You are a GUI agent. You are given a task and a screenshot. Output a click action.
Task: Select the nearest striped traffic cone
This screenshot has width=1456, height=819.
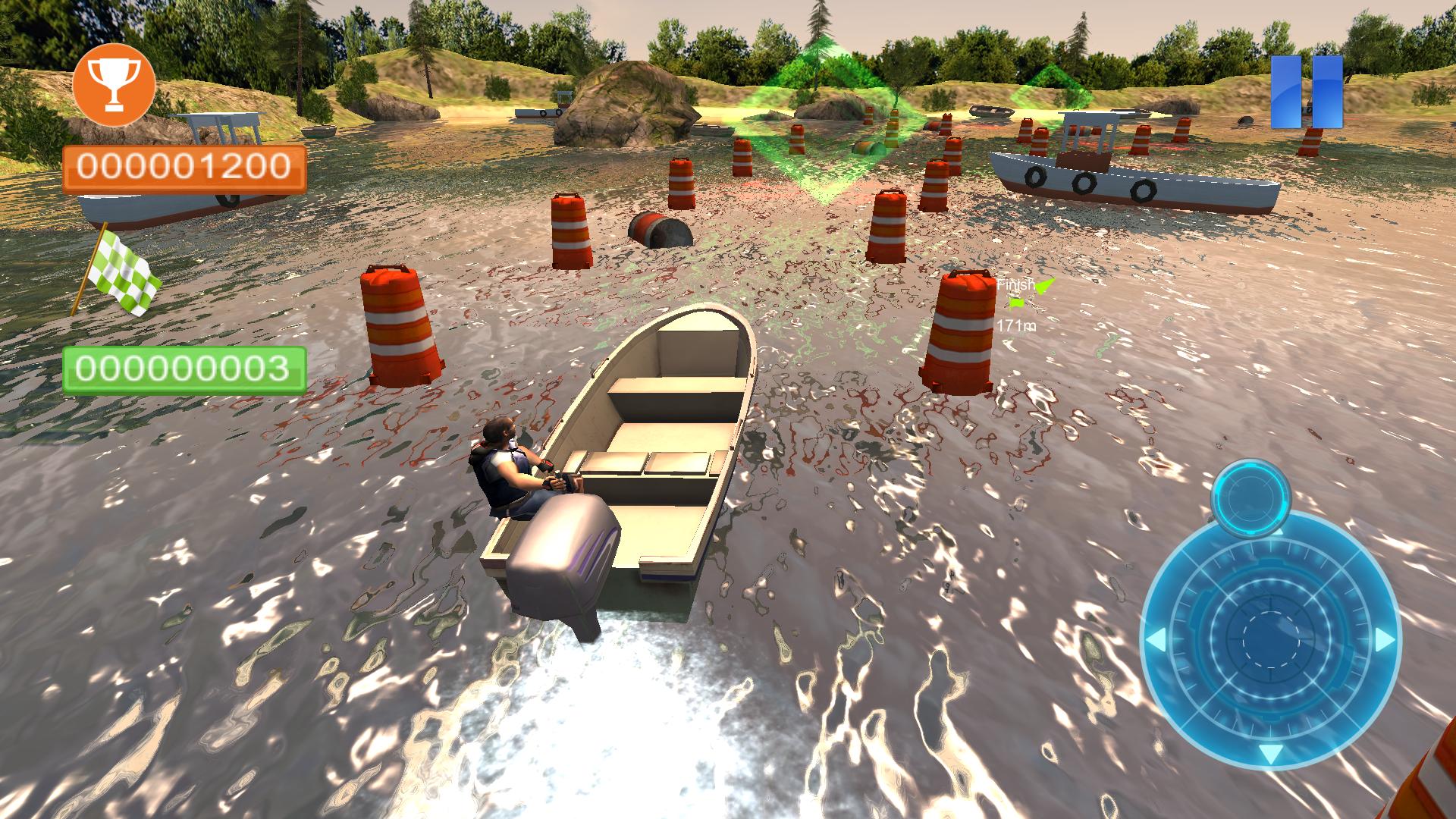402,326
